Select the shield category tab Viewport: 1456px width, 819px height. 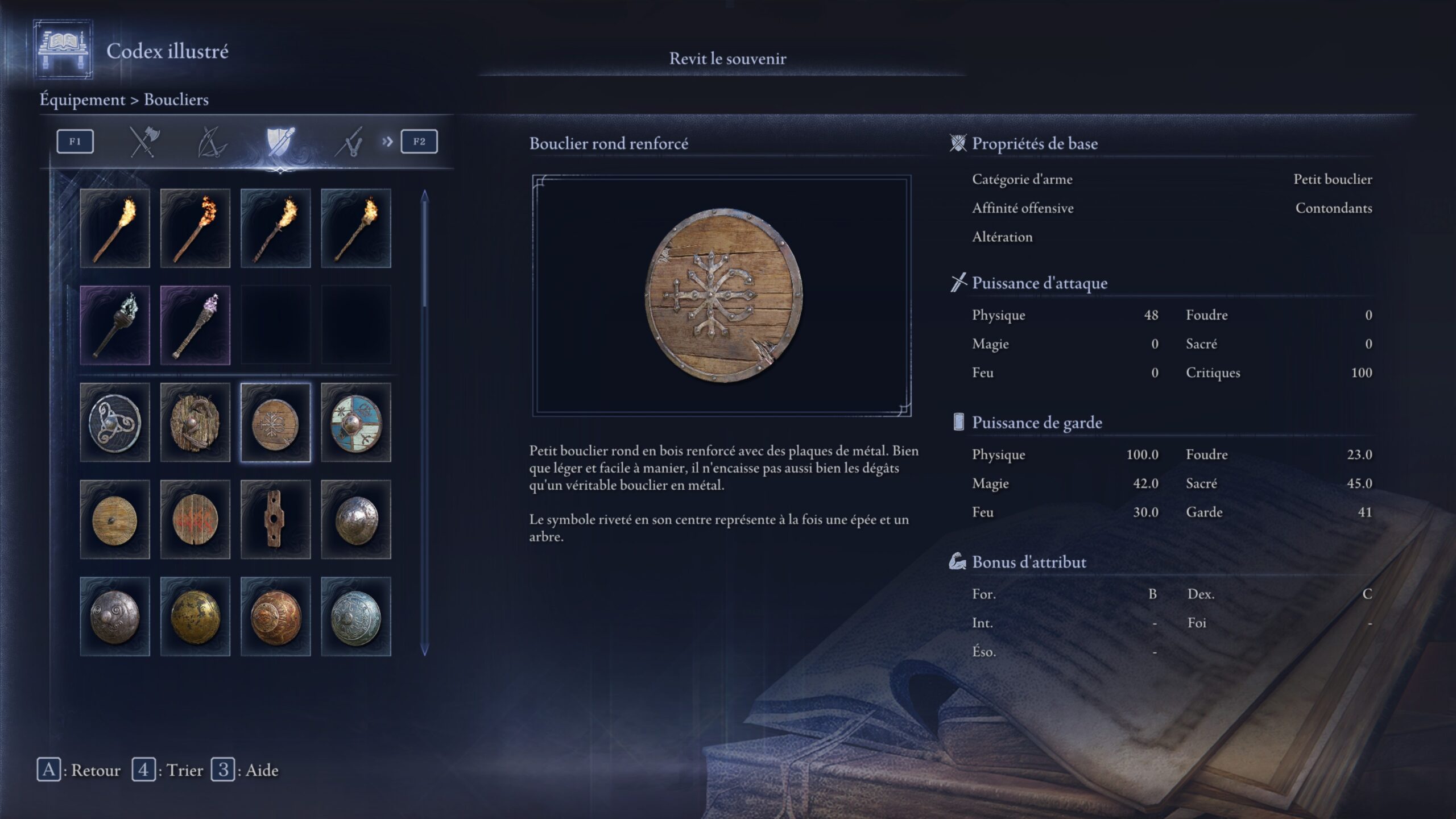(280, 142)
